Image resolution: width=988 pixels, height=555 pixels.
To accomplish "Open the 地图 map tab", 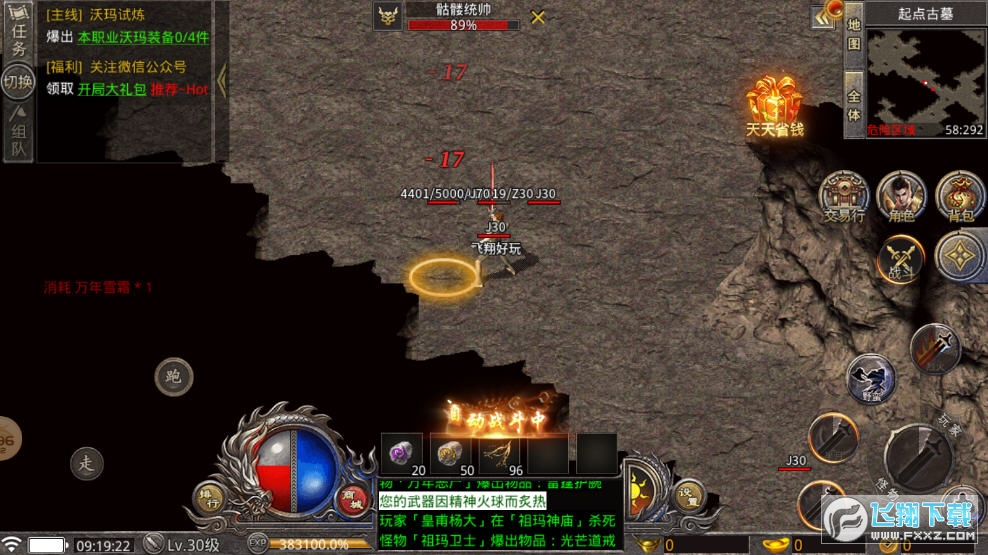I will (x=853, y=33).
